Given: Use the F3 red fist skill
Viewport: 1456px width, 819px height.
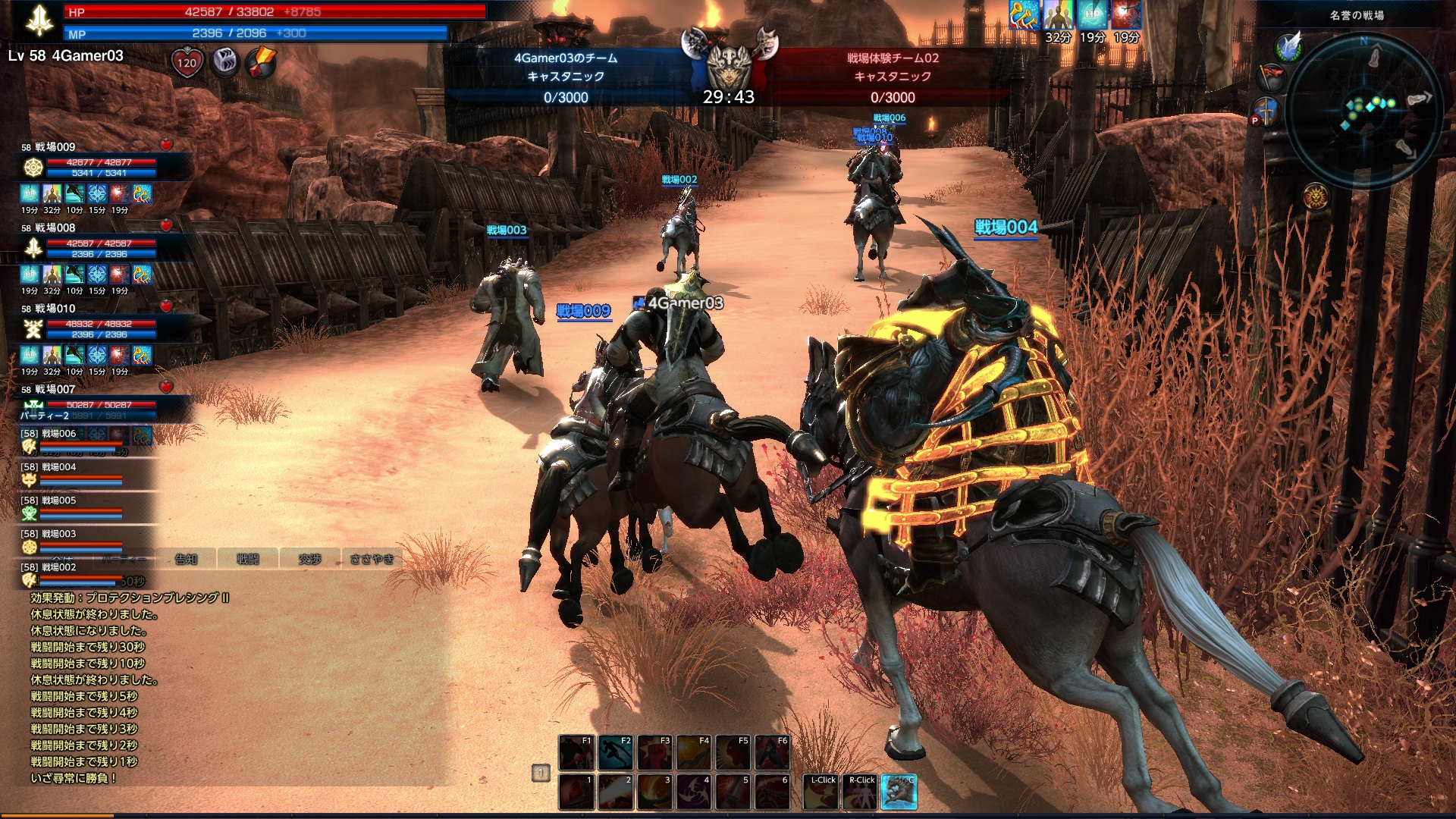Looking at the screenshot, I should (x=654, y=752).
